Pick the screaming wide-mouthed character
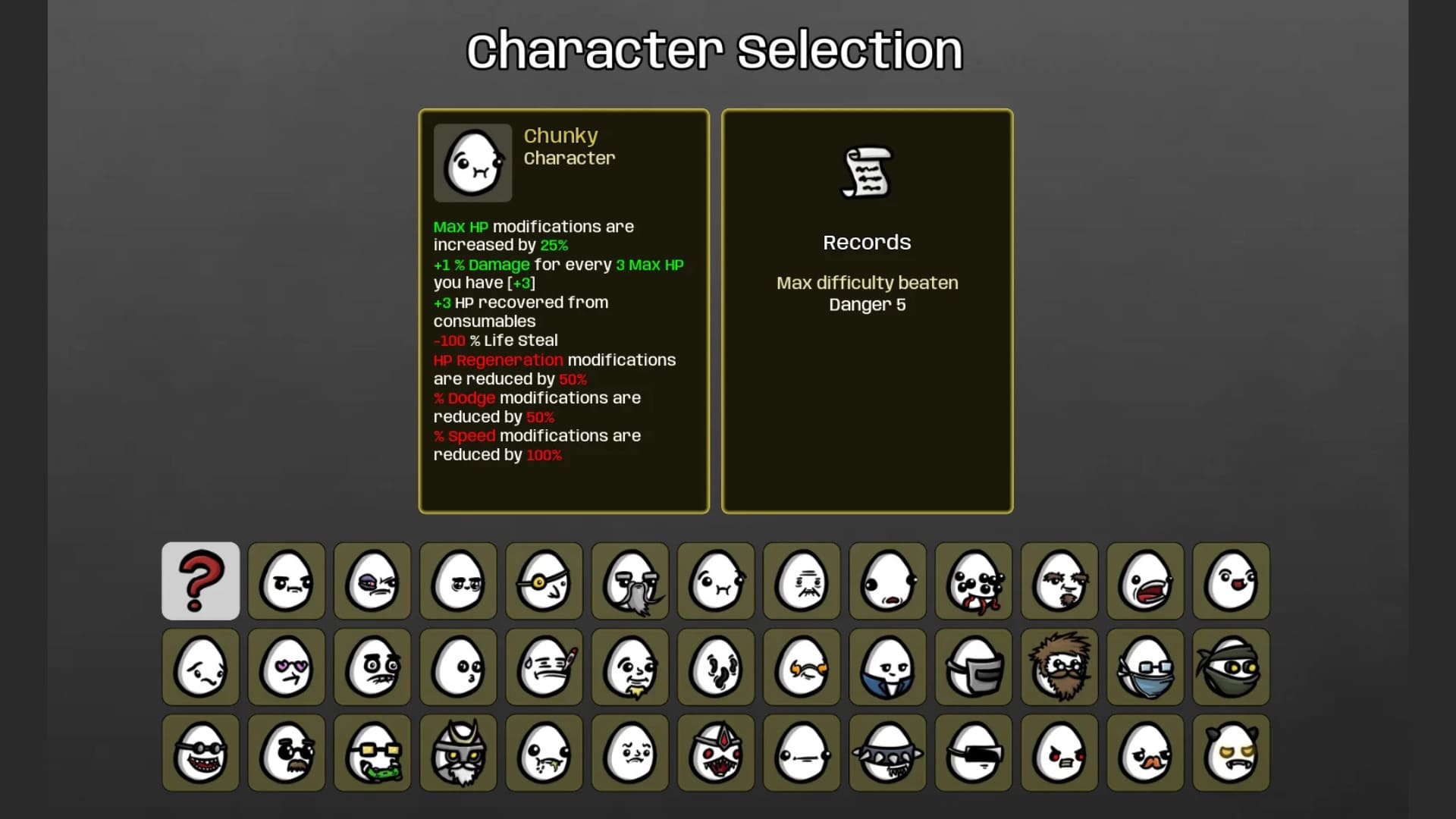The height and width of the screenshot is (819, 1456). pos(1145,582)
